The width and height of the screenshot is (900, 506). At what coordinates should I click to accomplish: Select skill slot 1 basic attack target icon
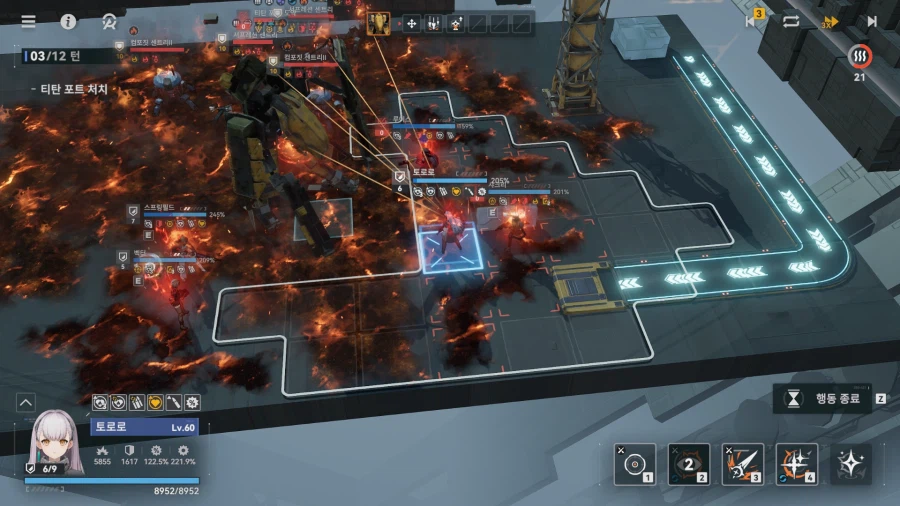click(634, 463)
